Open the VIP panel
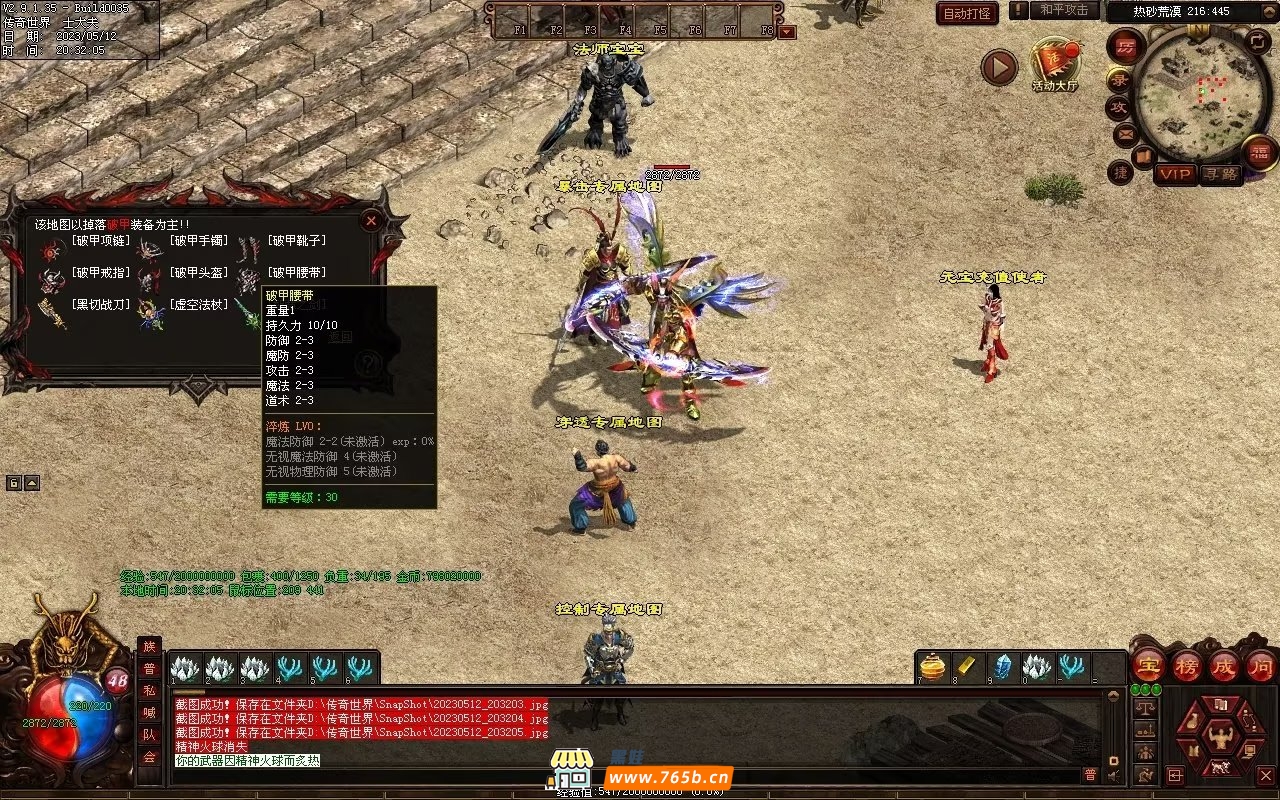The width and height of the screenshot is (1280, 800). (1175, 174)
